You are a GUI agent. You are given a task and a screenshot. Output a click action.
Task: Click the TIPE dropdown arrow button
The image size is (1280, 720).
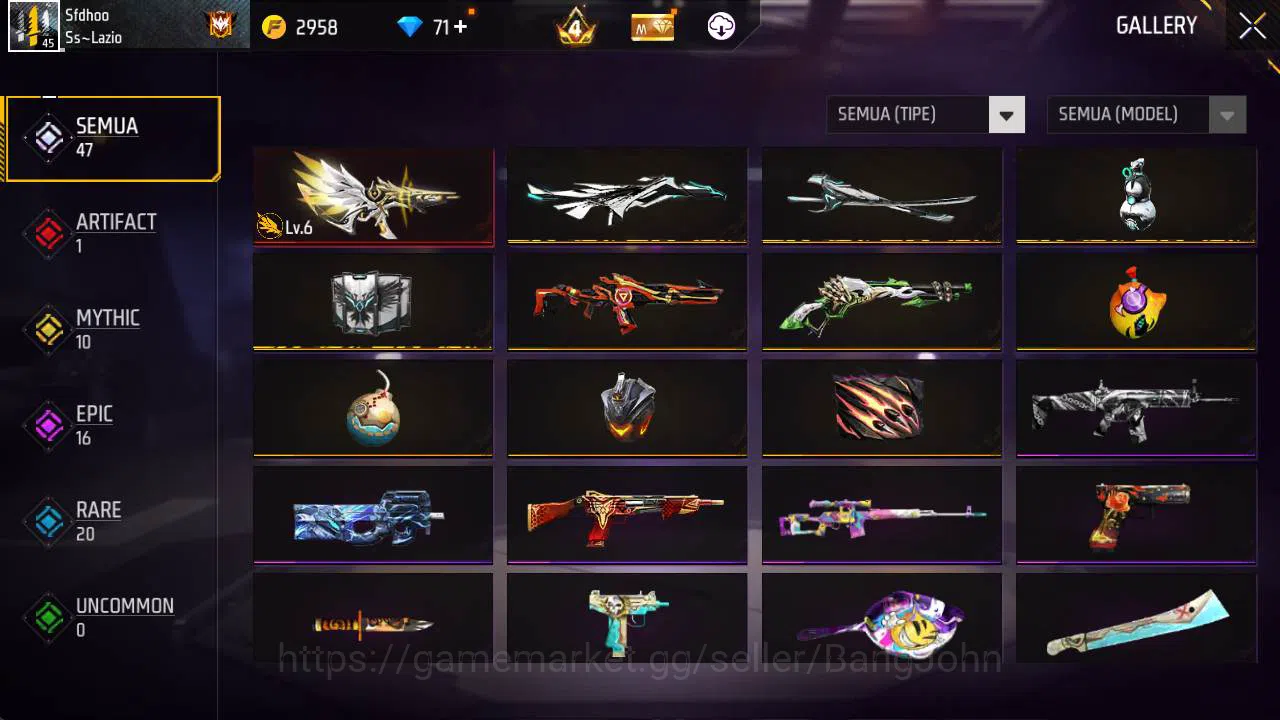click(x=1007, y=114)
